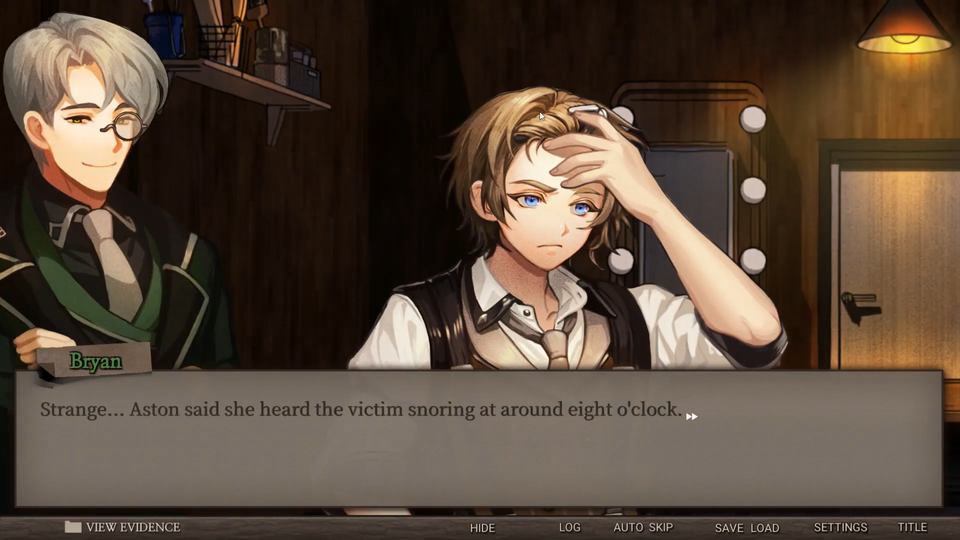Open the Load menu
The height and width of the screenshot is (540, 960).
tap(764, 527)
